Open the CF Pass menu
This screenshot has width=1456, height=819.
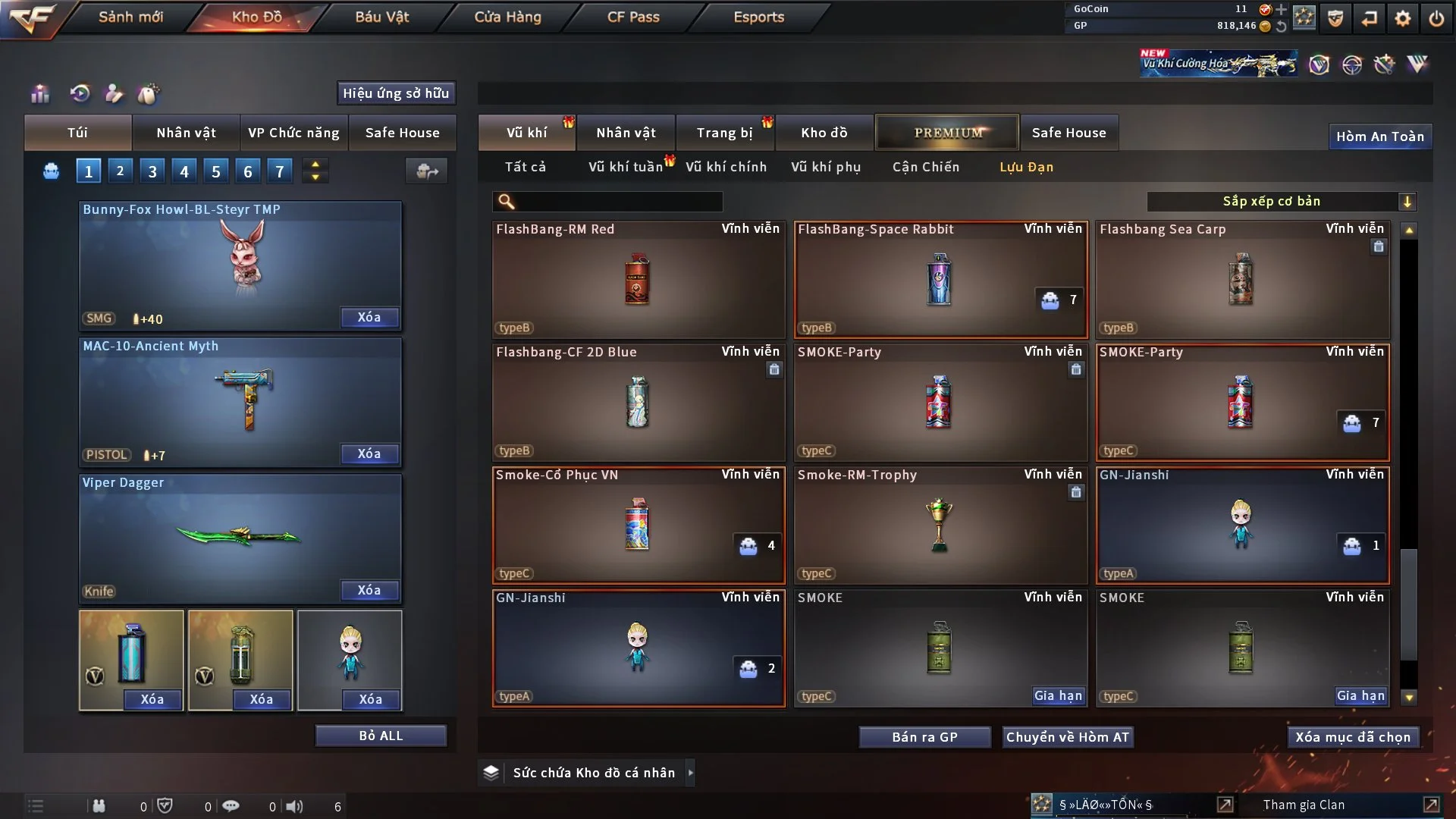tap(633, 17)
